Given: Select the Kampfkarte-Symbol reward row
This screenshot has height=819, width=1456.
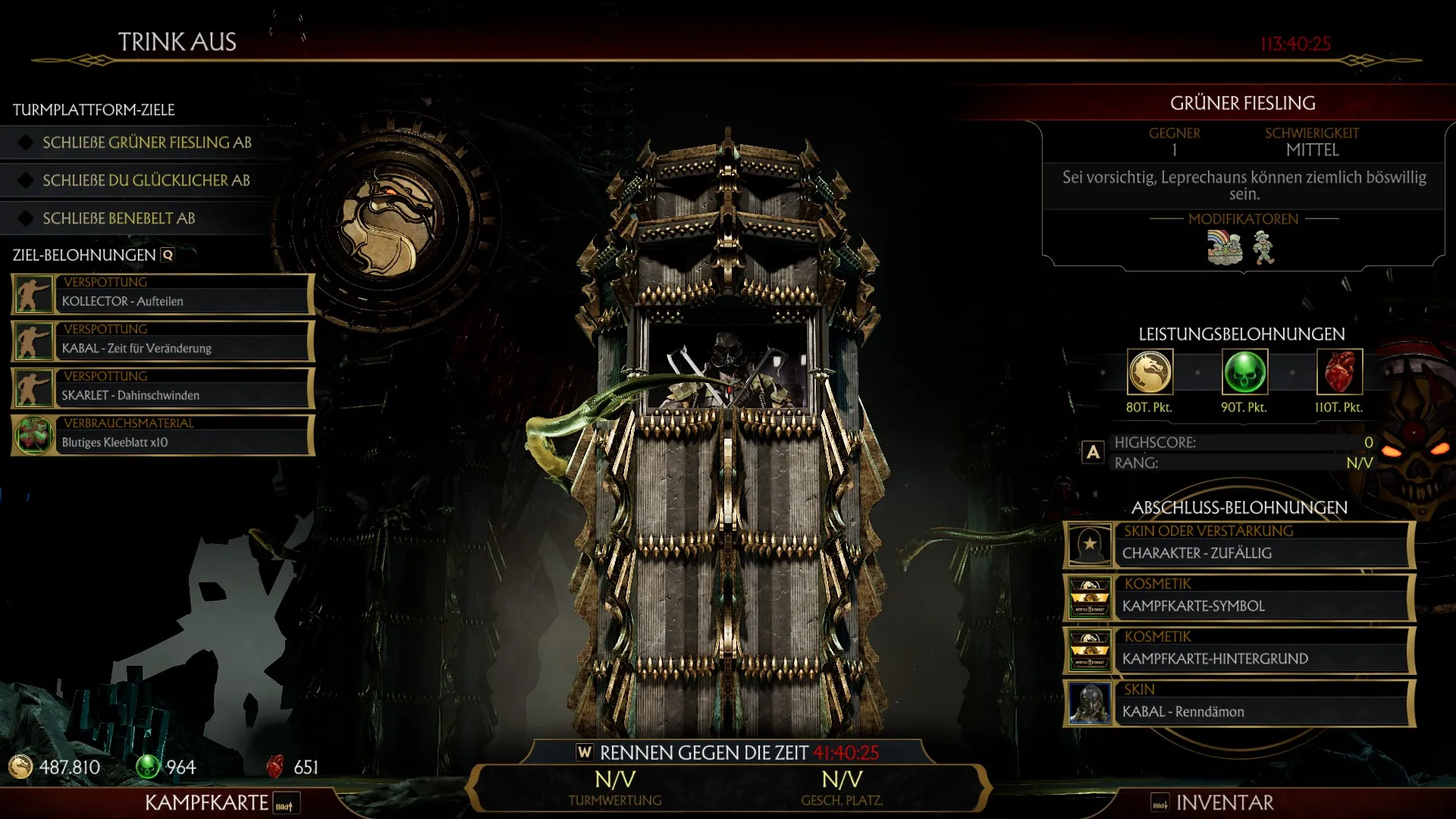Looking at the screenshot, I should click(1239, 598).
